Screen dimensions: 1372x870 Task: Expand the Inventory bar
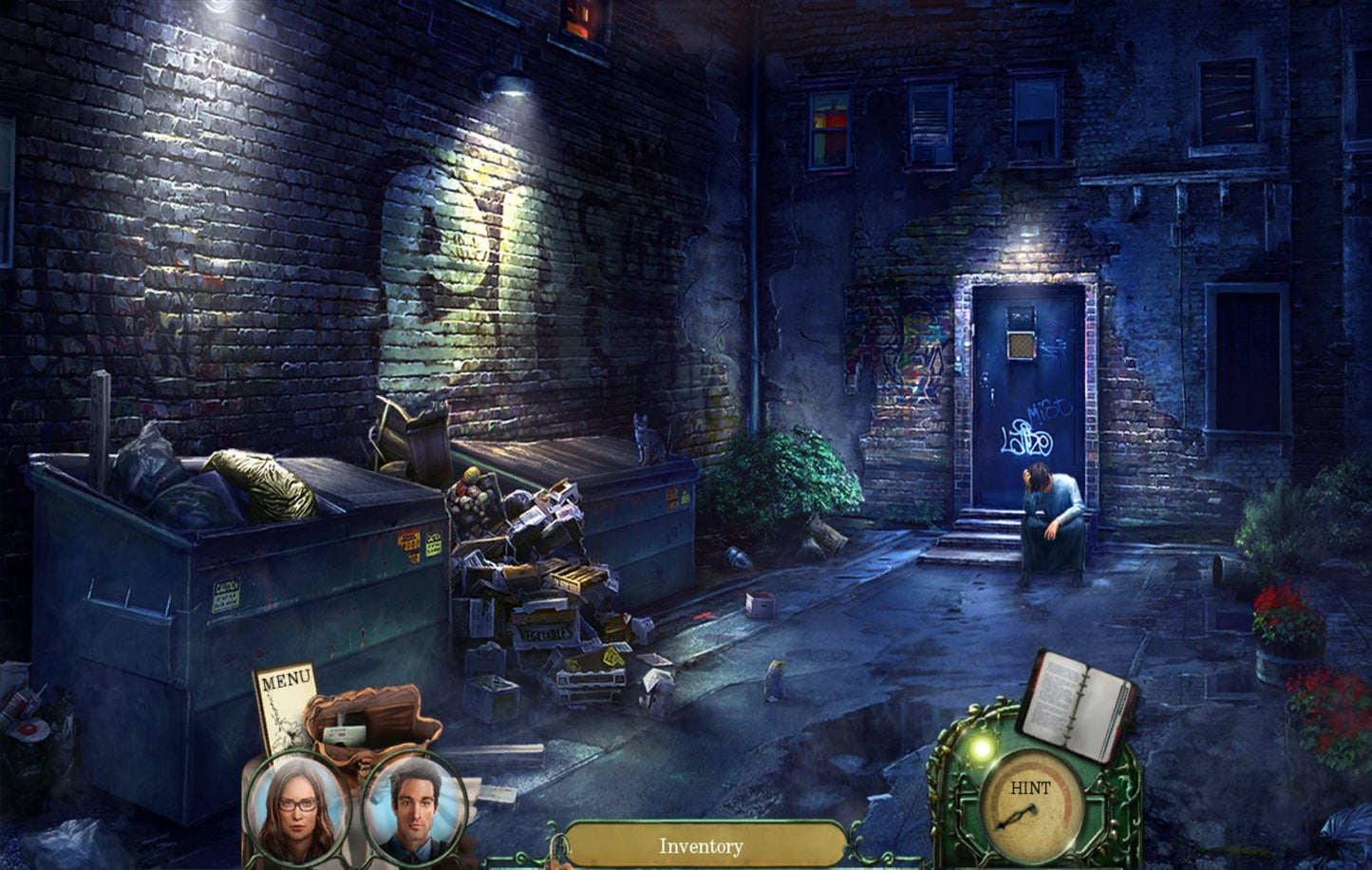coord(702,845)
